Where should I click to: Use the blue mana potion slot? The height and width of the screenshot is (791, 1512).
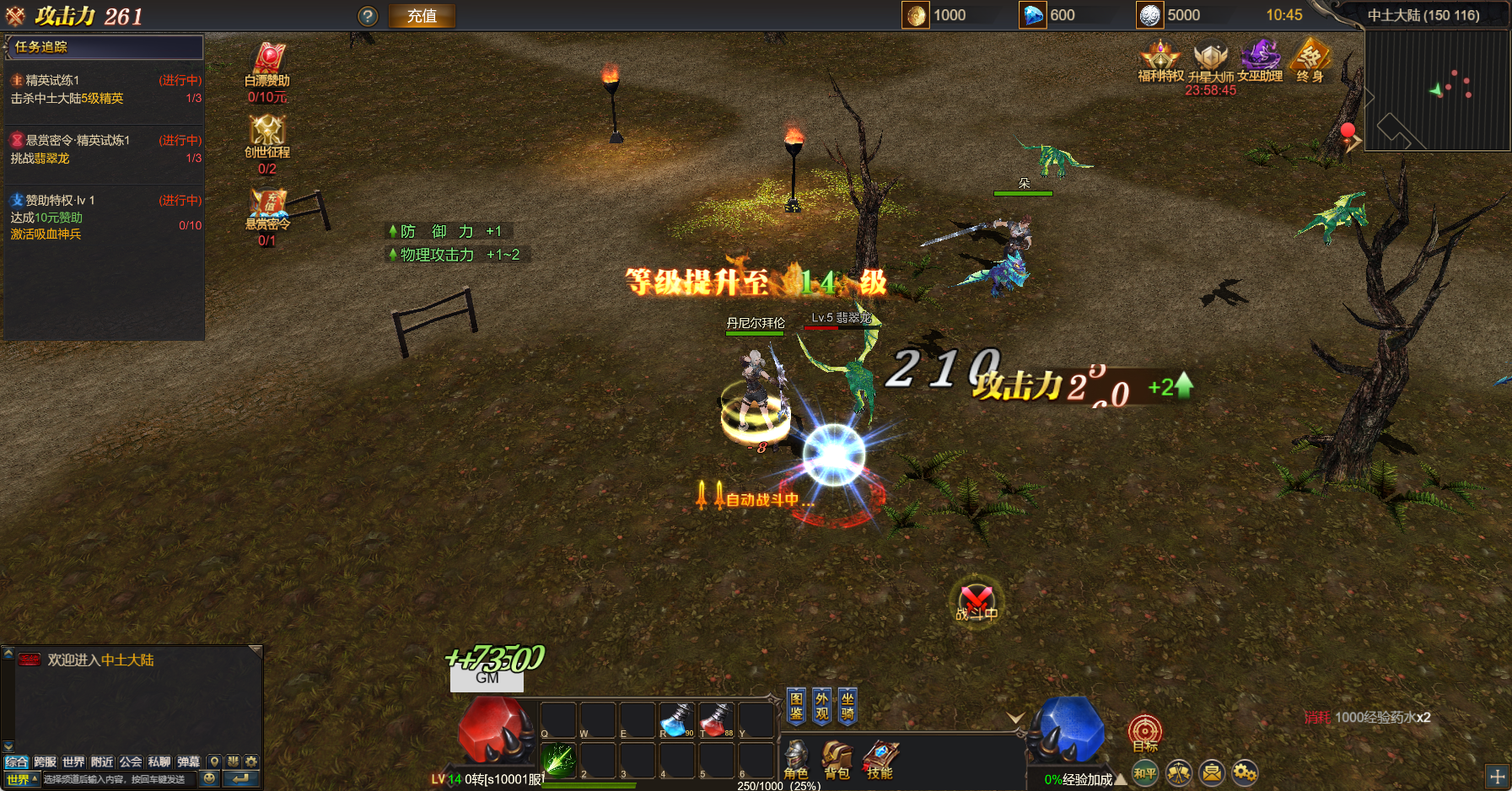(x=676, y=719)
